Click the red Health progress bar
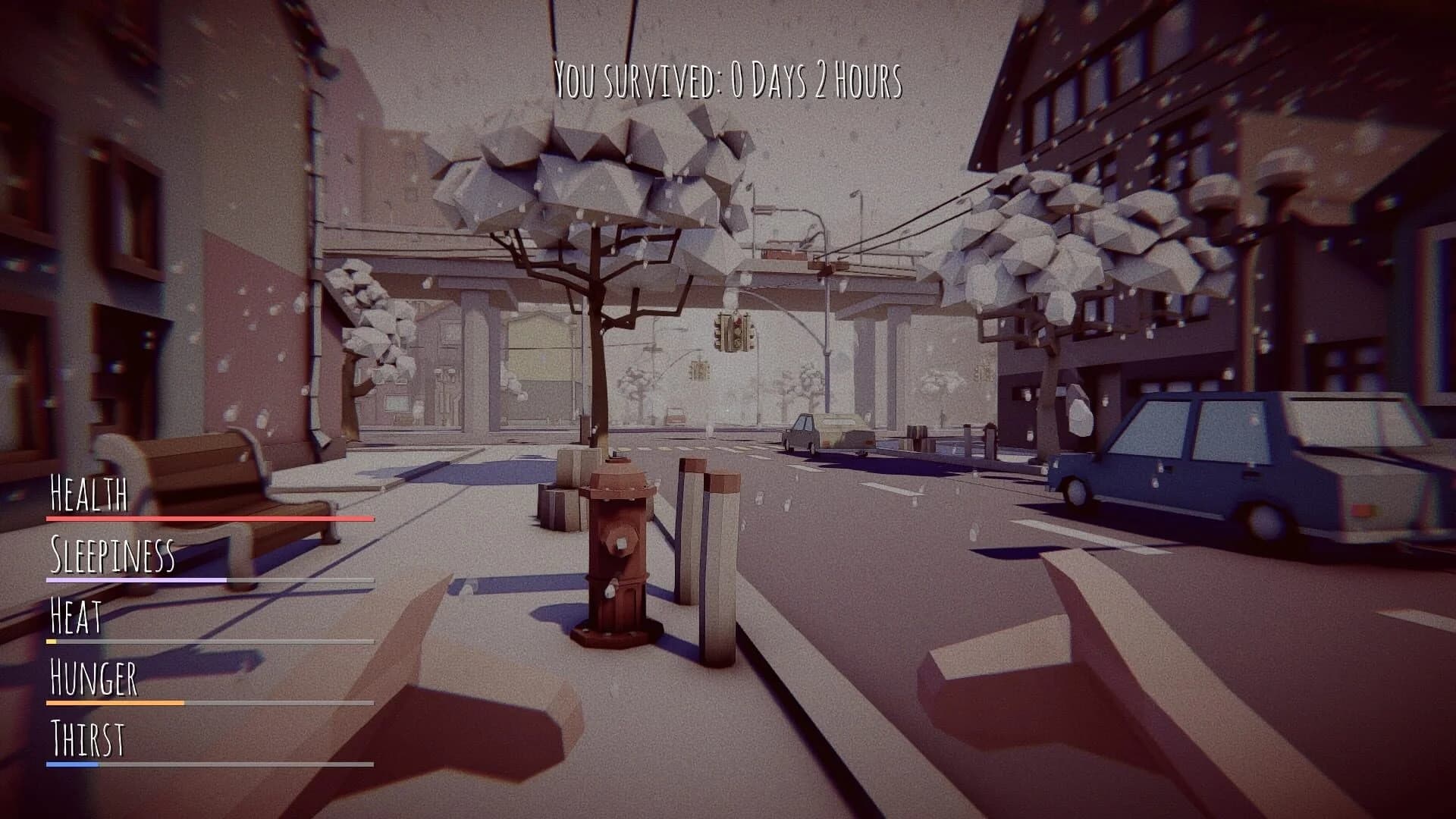 click(x=209, y=519)
